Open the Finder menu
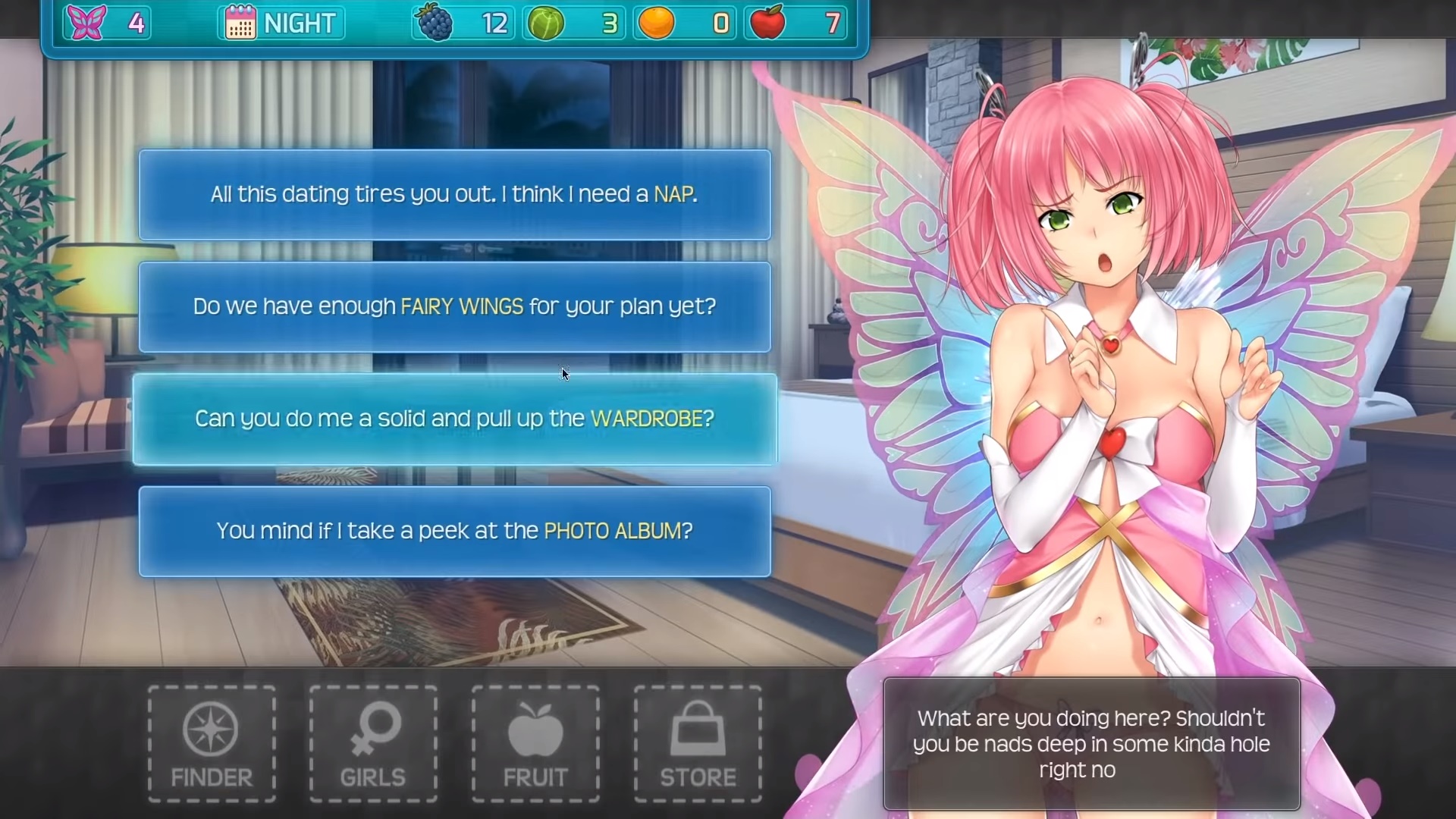This screenshot has height=819, width=1456. [212, 744]
